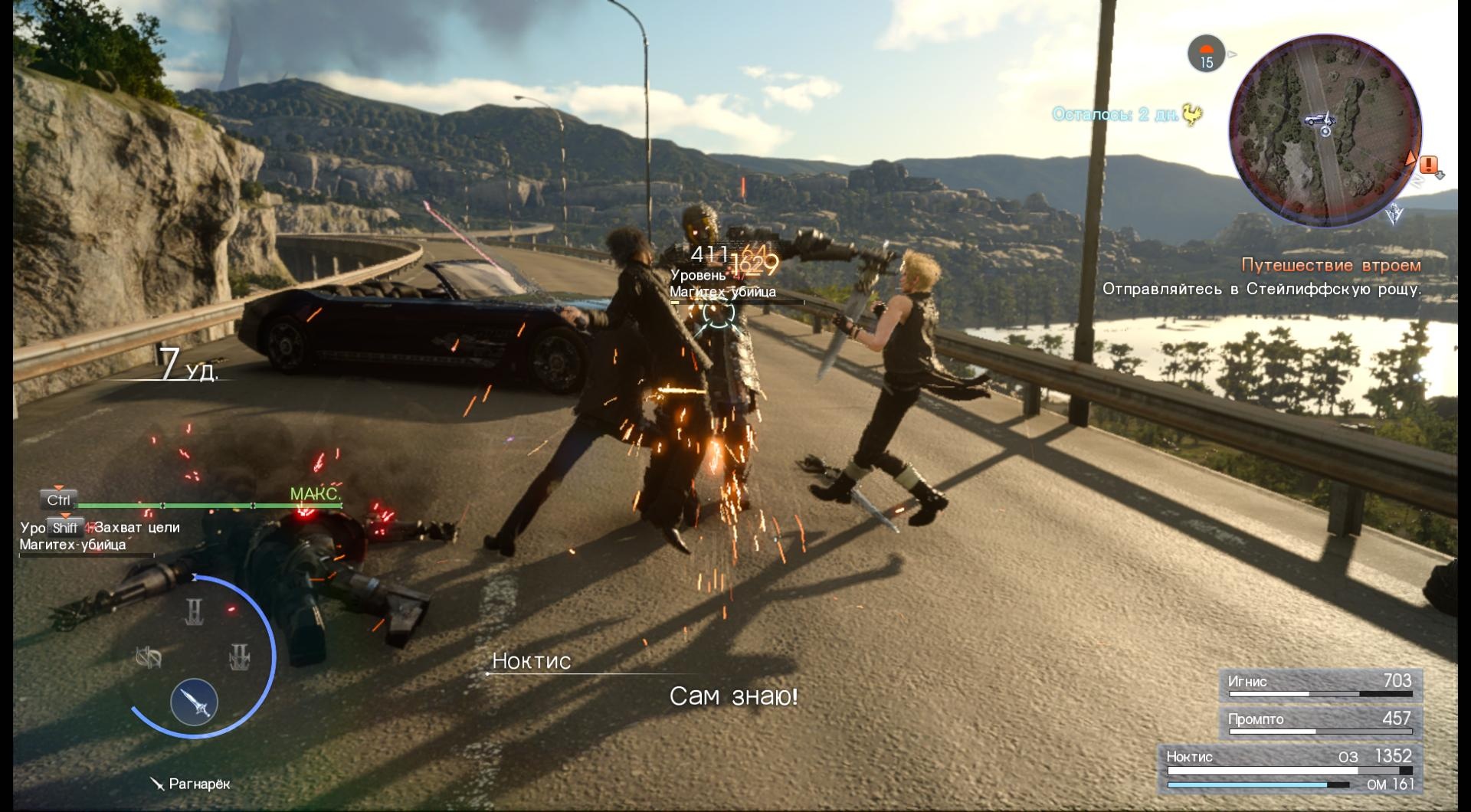Click the car icon on the minimap

pyautogui.click(x=1319, y=120)
